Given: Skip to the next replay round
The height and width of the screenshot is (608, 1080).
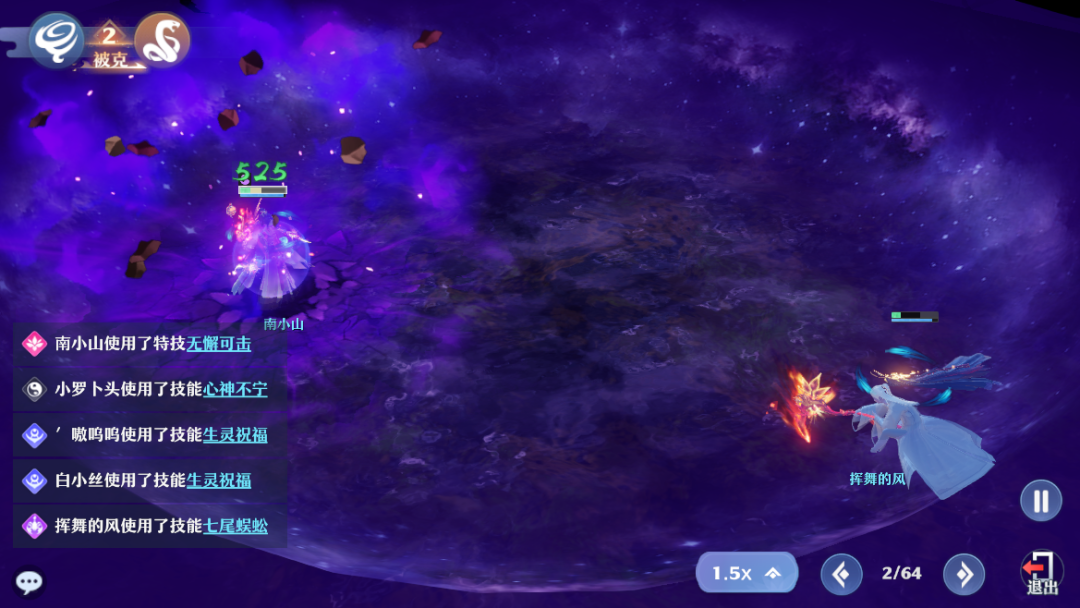Looking at the screenshot, I should point(964,574).
